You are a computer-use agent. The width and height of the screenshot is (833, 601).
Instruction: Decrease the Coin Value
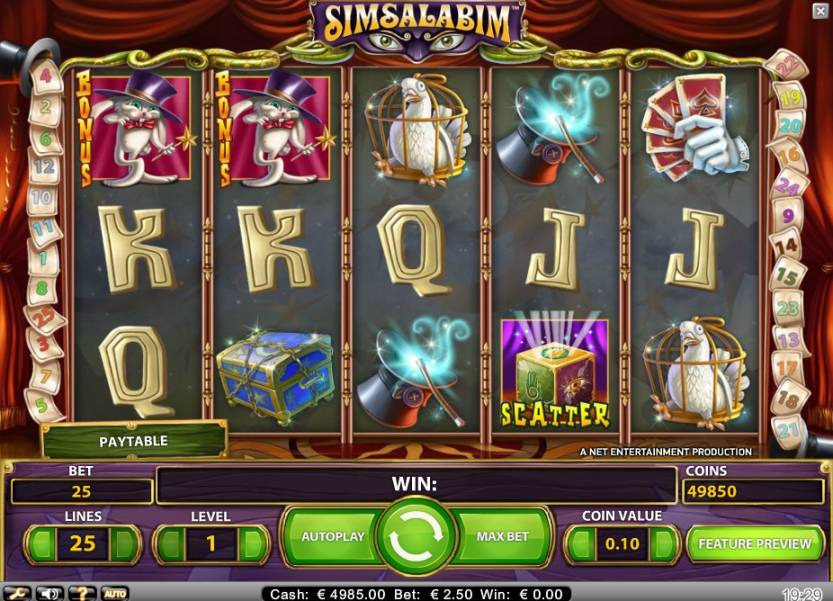point(581,545)
